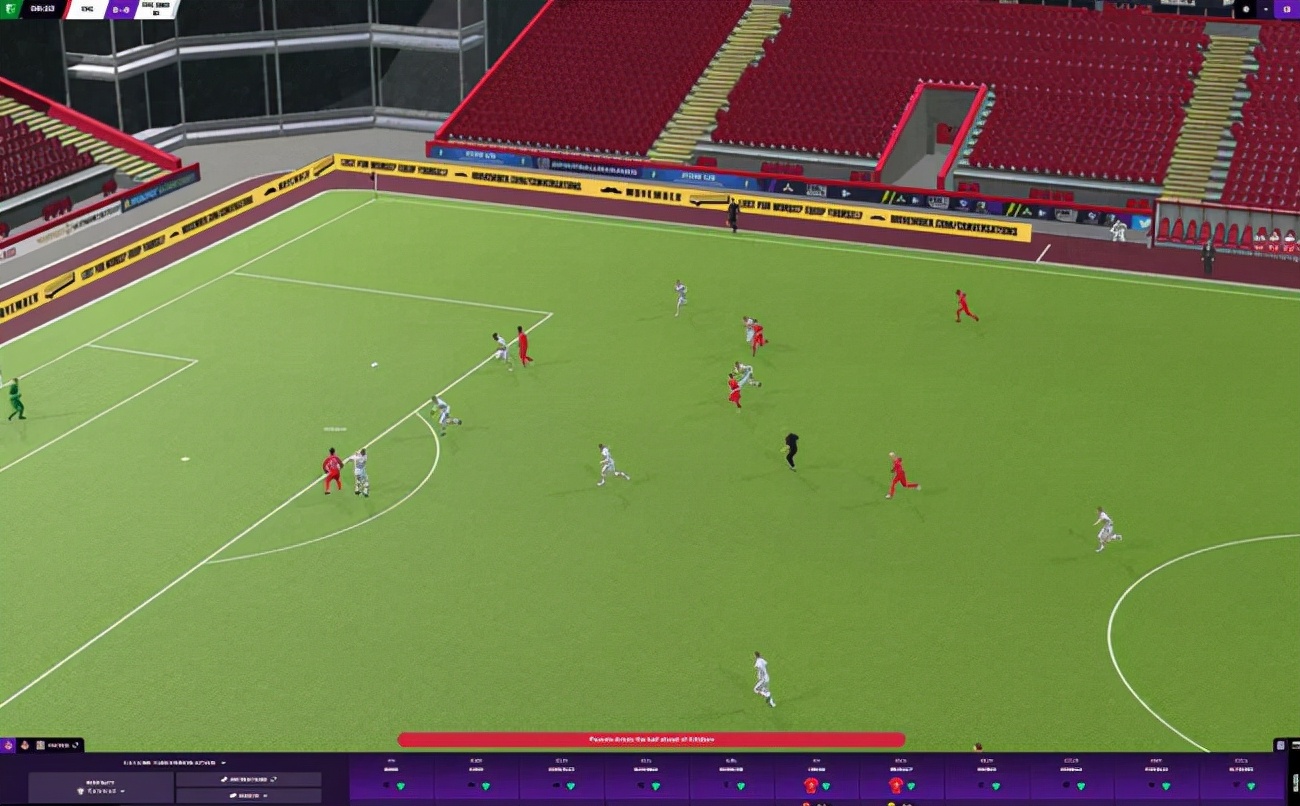
Task: Toggle the small panel icon at bottom-right edge
Action: [1281, 745]
